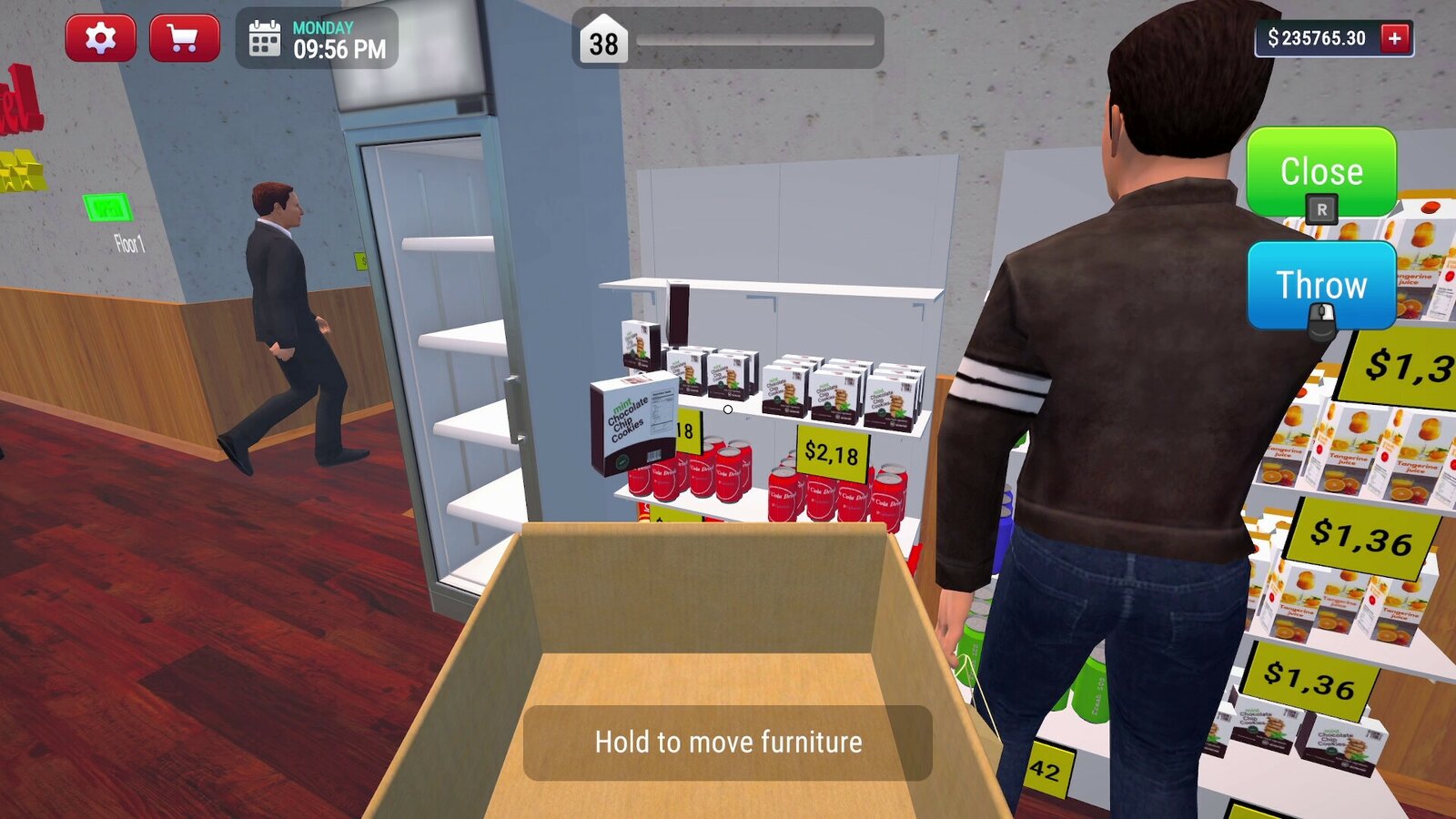Click the Hold to move furniture prompt

728,742
